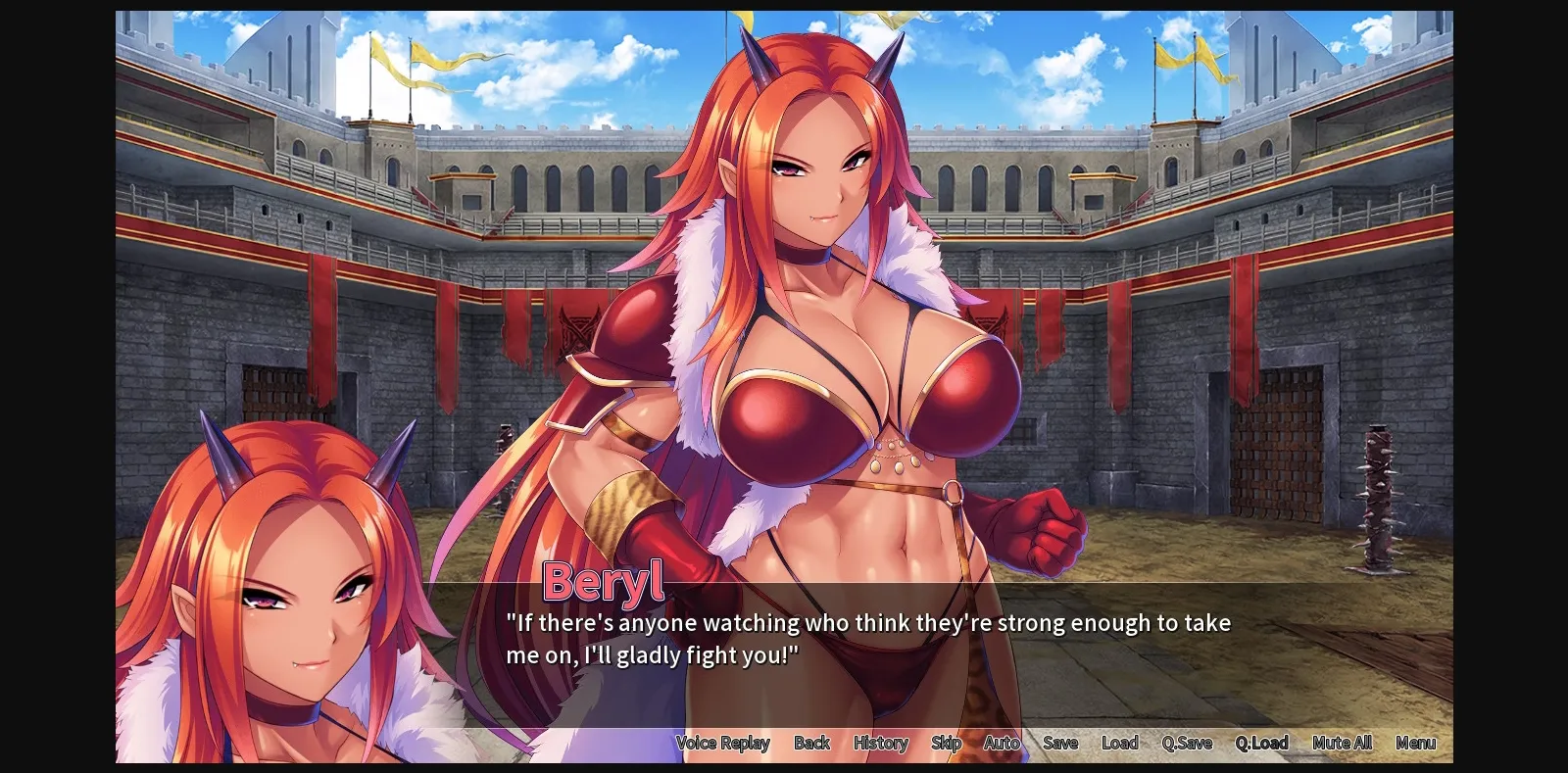Perform a Q.Save quick save
This screenshot has height=773, width=1568.
(1187, 743)
